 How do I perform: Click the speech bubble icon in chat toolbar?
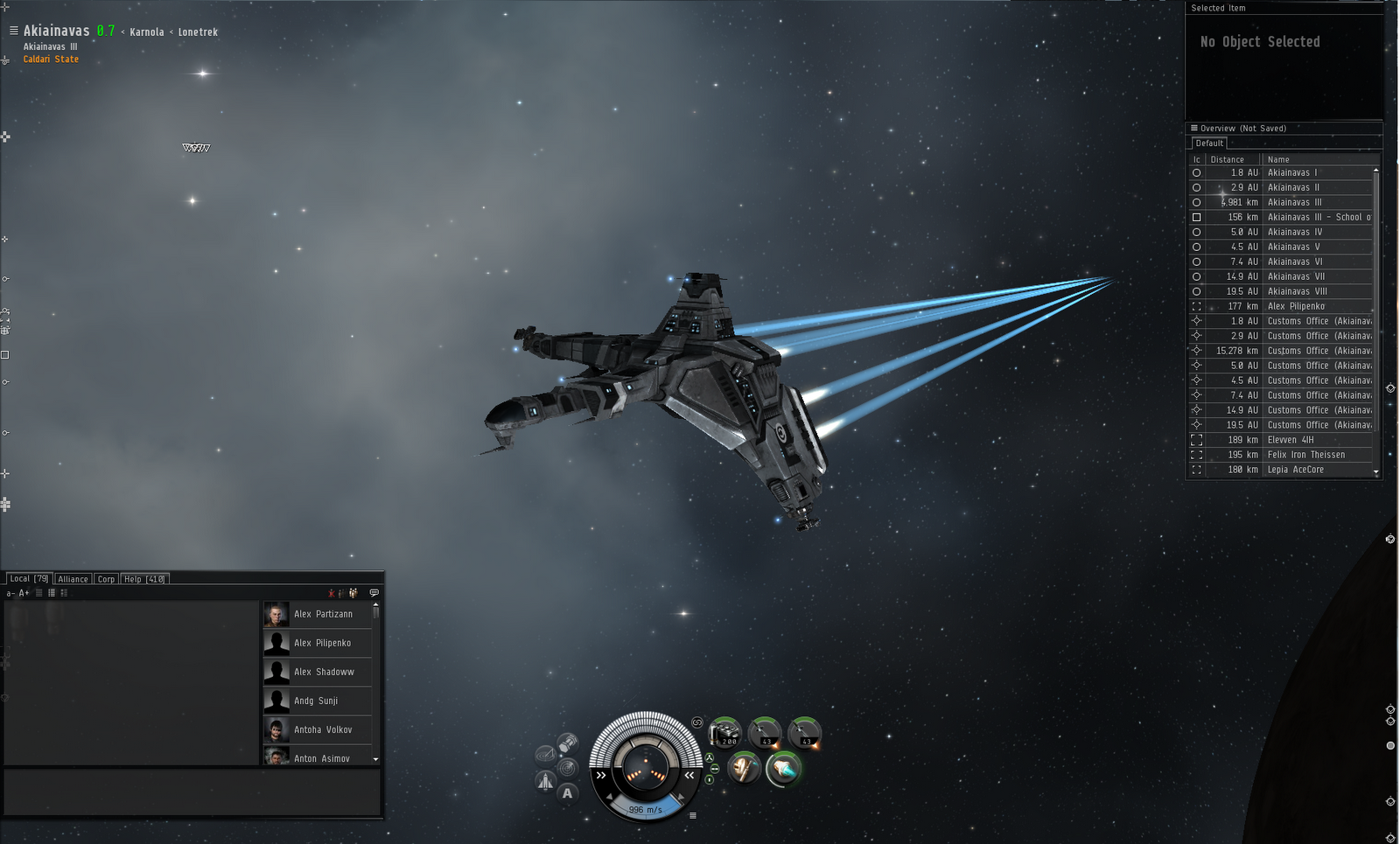point(374,593)
